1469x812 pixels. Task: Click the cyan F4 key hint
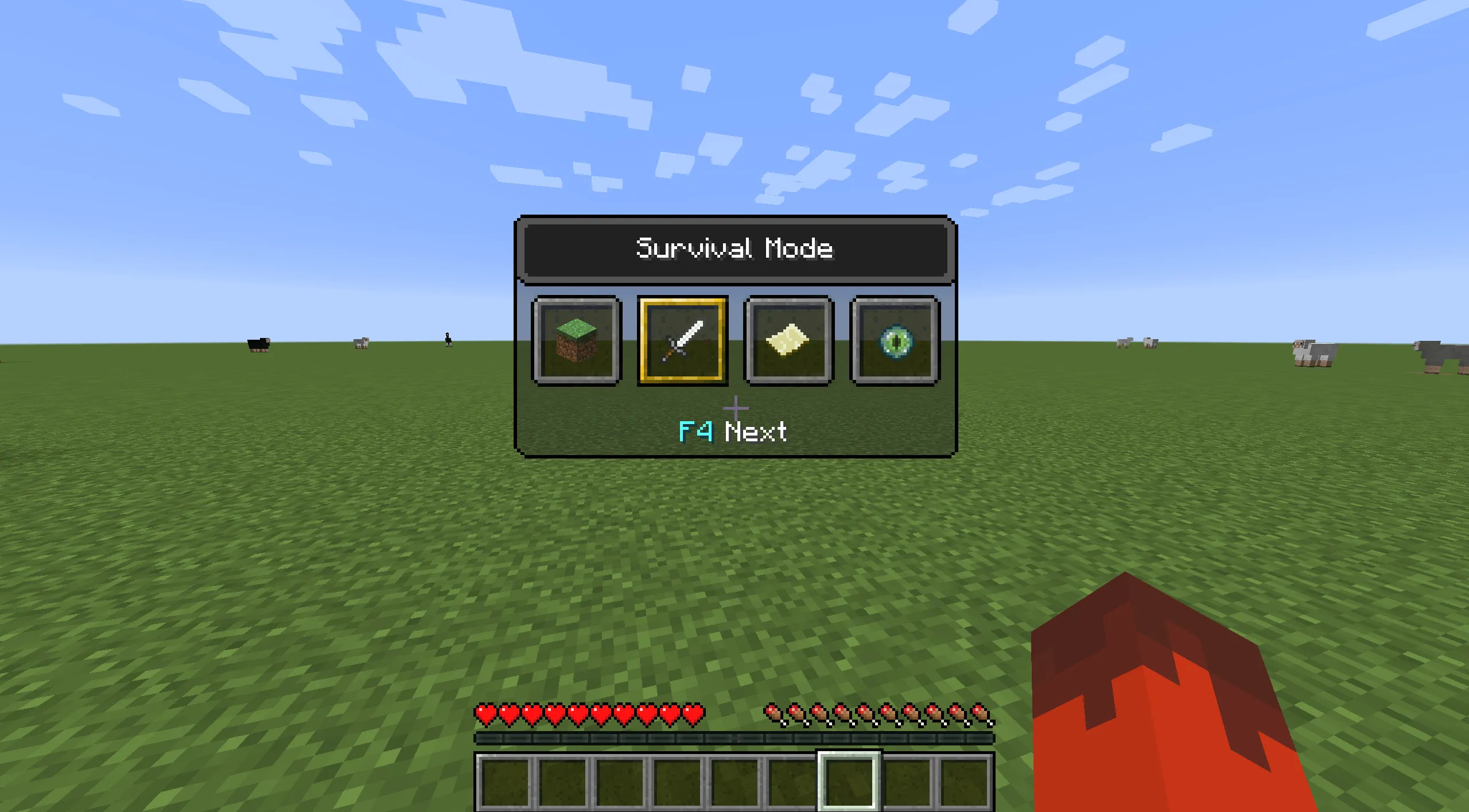[695, 433]
